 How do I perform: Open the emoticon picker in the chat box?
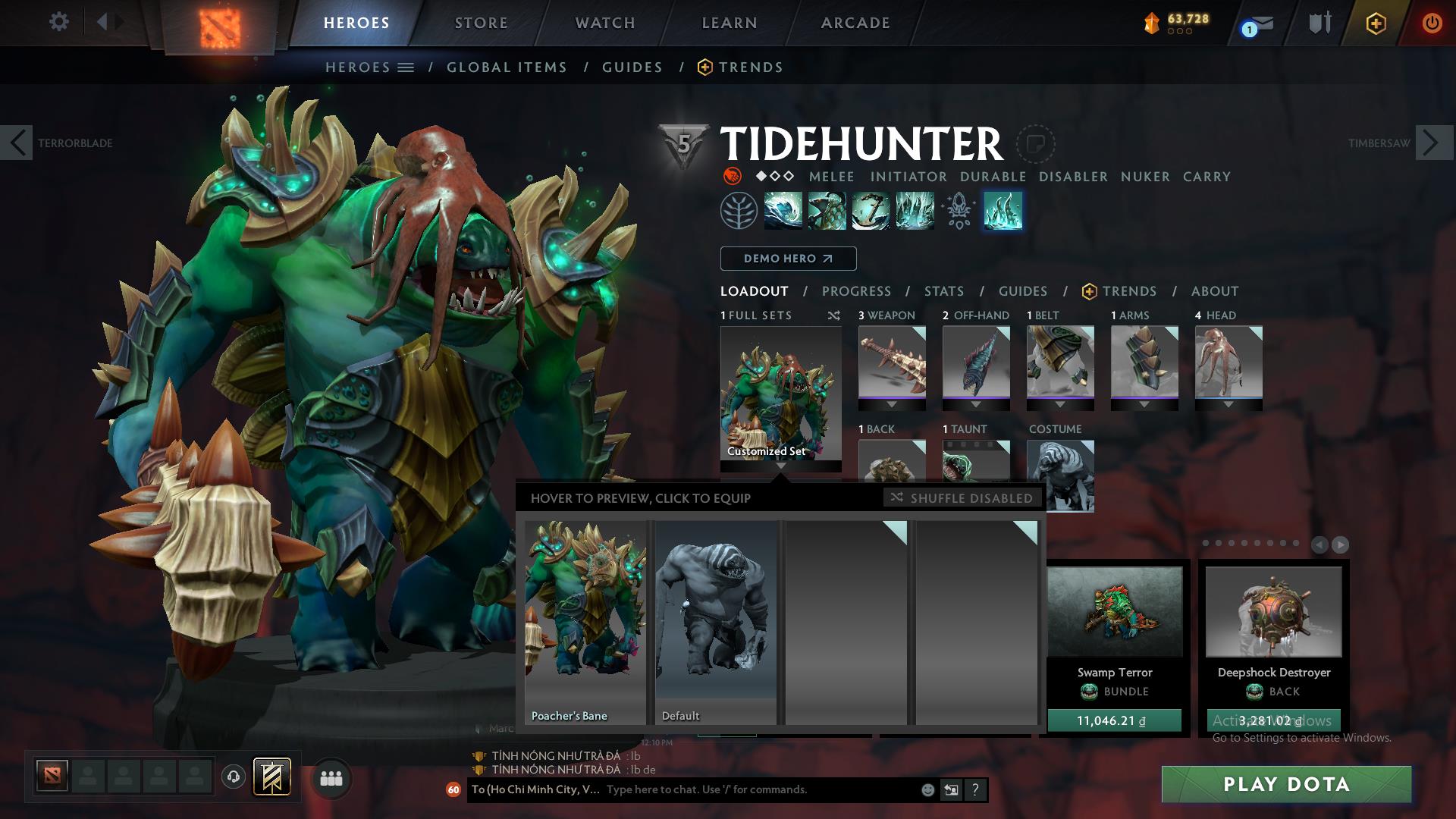pyautogui.click(x=927, y=789)
